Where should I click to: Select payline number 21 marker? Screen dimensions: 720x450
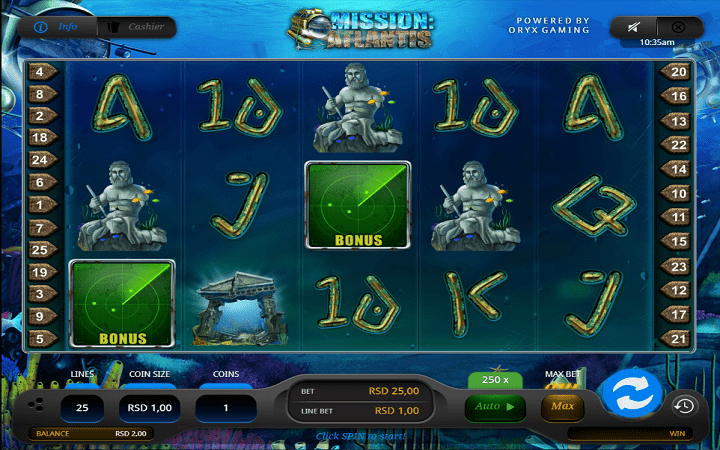click(x=677, y=339)
